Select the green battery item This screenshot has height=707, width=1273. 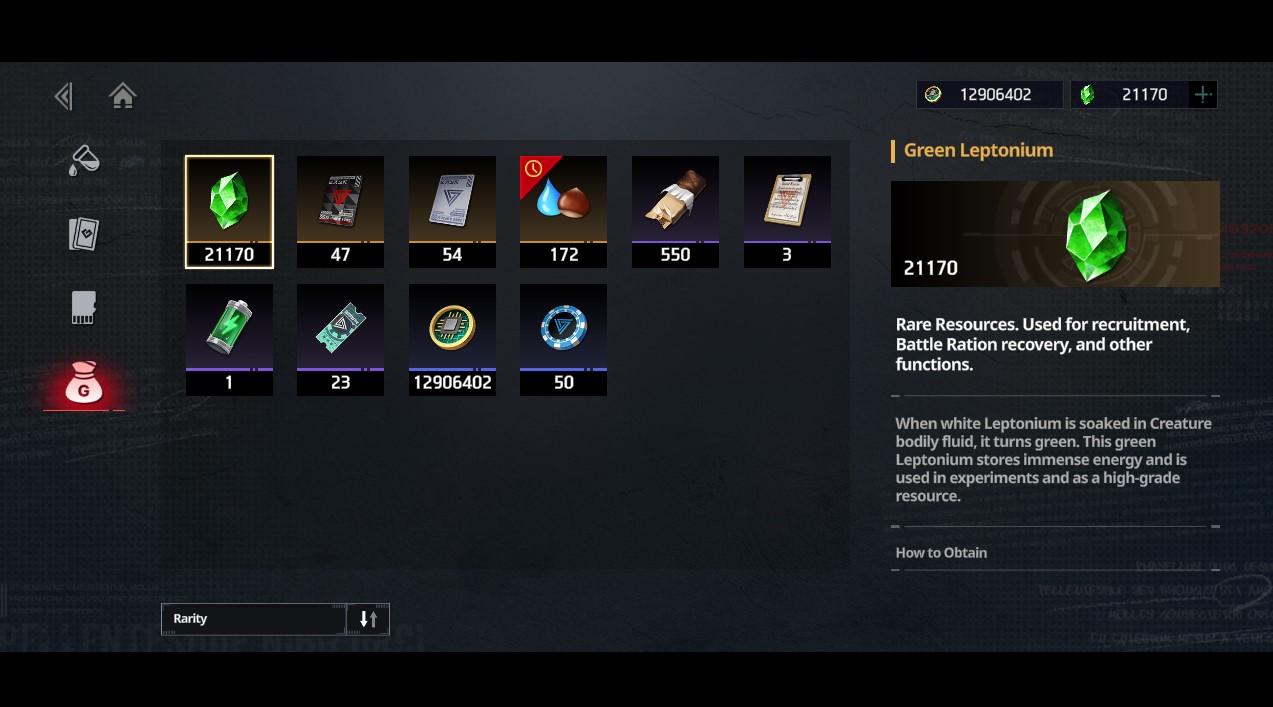tap(229, 339)
